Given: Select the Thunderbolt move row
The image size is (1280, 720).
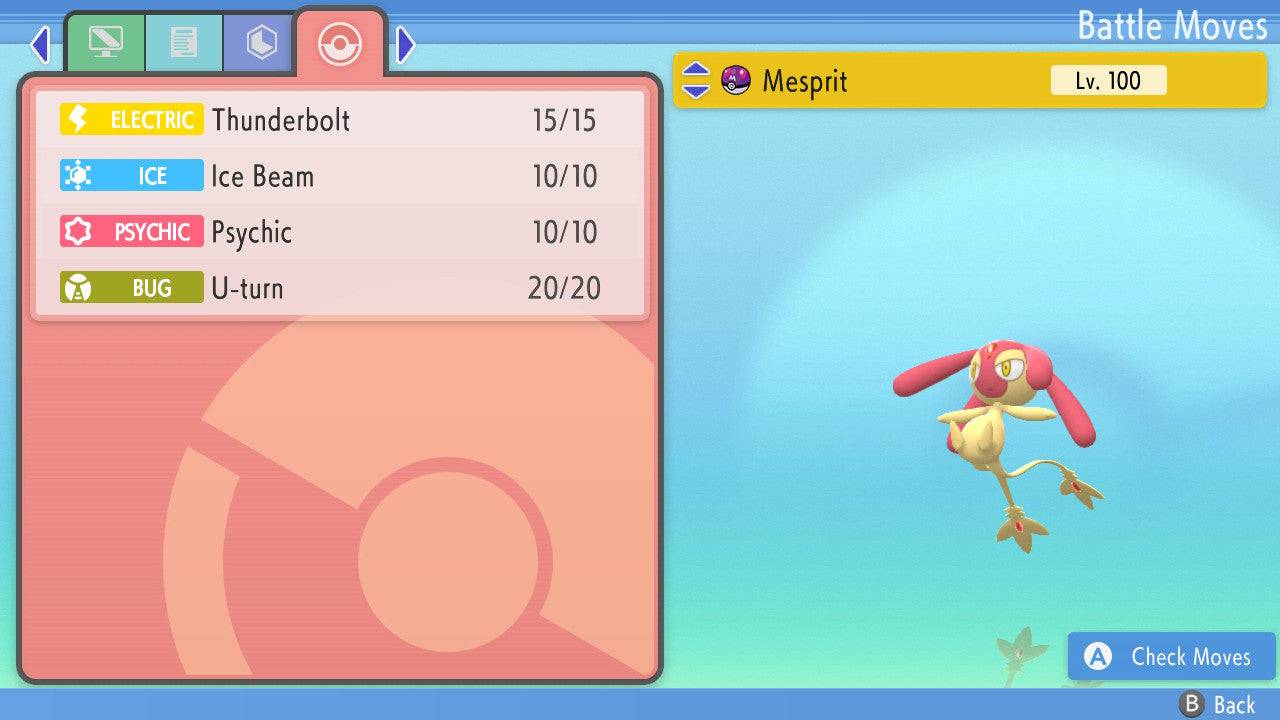Looking at the screenshot, I should [340, 120].
